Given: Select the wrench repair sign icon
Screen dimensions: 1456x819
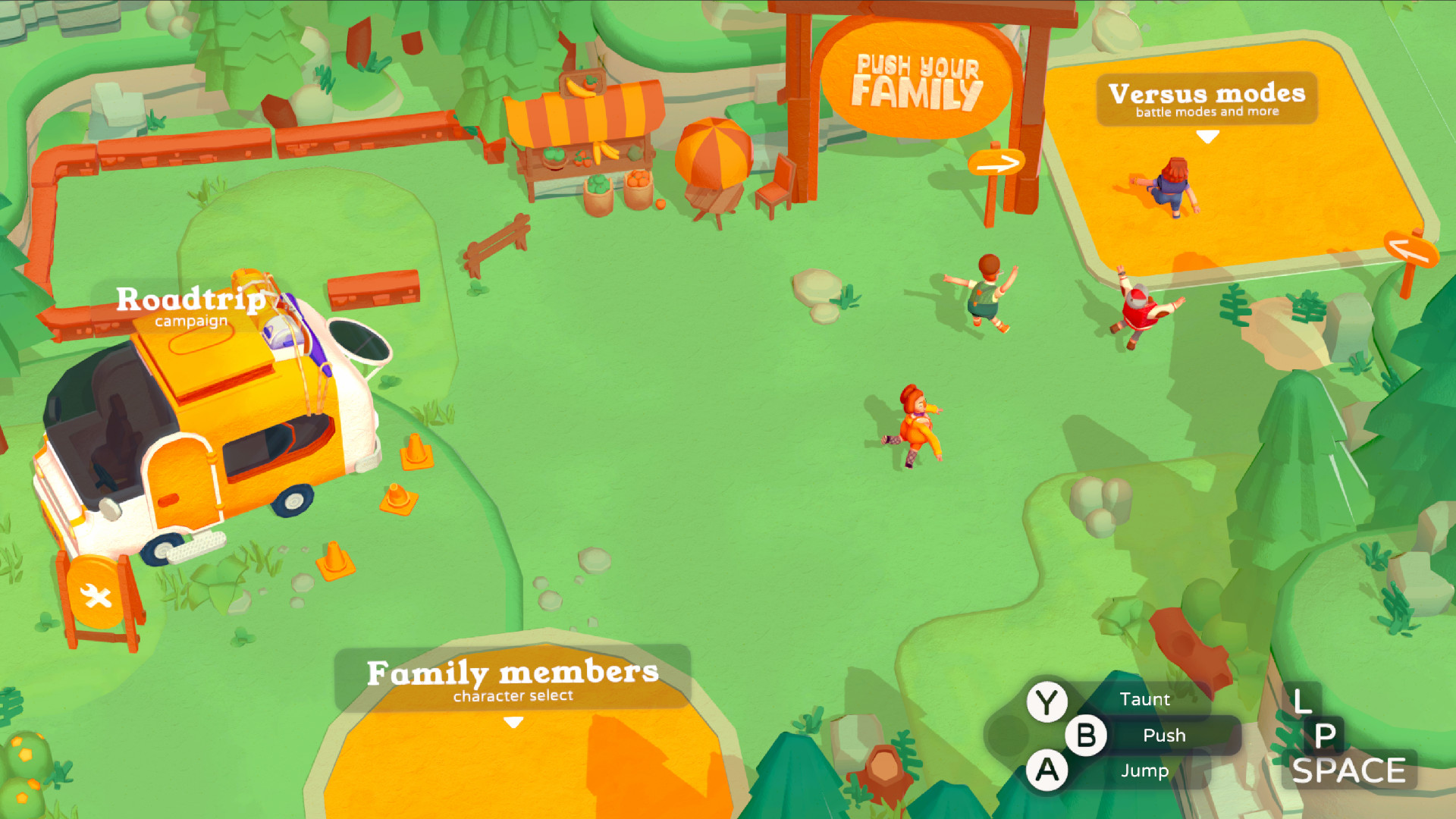Looking at the screenshot, I should click(x=97, y=593).
